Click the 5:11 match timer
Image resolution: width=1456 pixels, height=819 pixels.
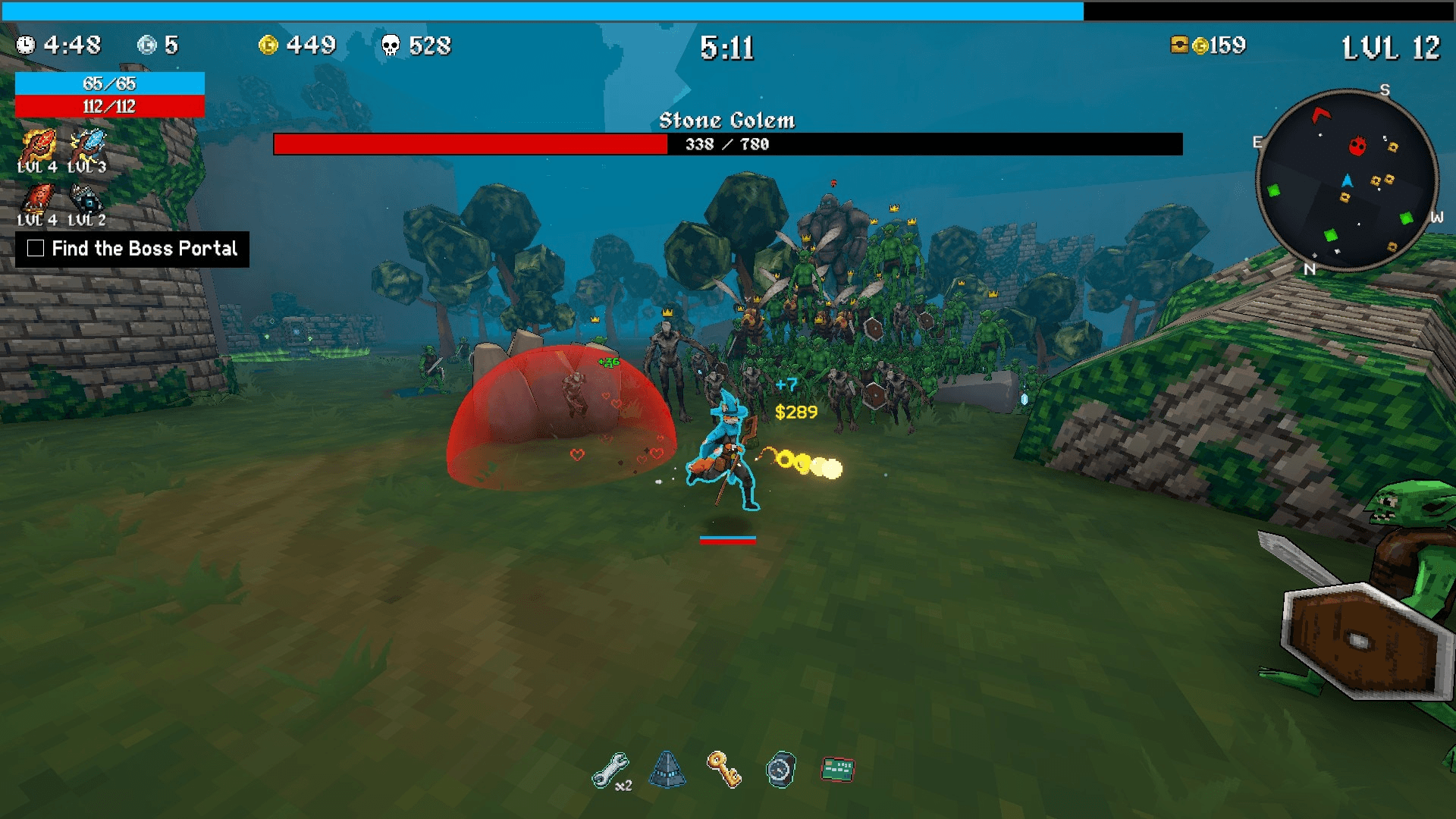(727, 48)
